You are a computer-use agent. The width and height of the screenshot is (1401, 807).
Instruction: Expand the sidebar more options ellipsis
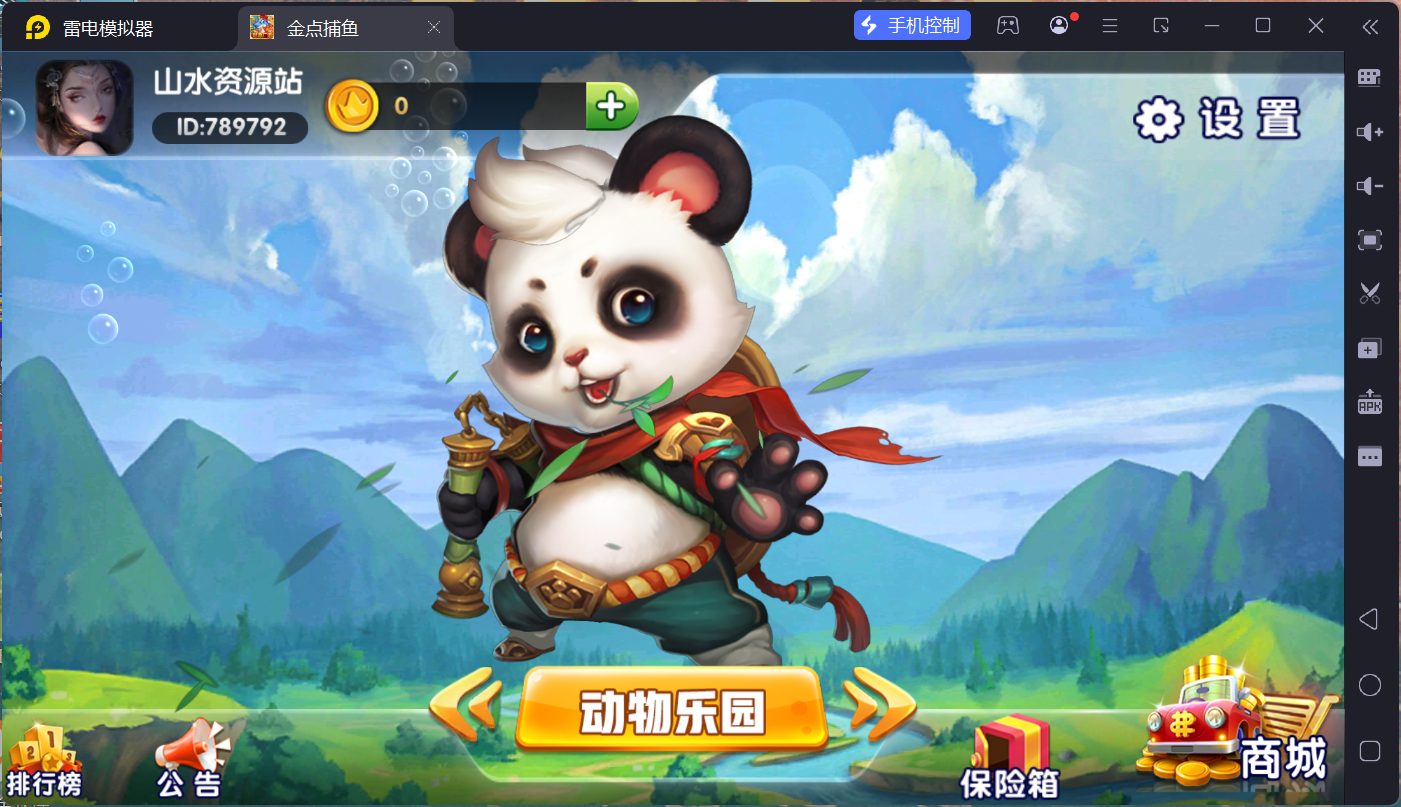pos(1369,455)
